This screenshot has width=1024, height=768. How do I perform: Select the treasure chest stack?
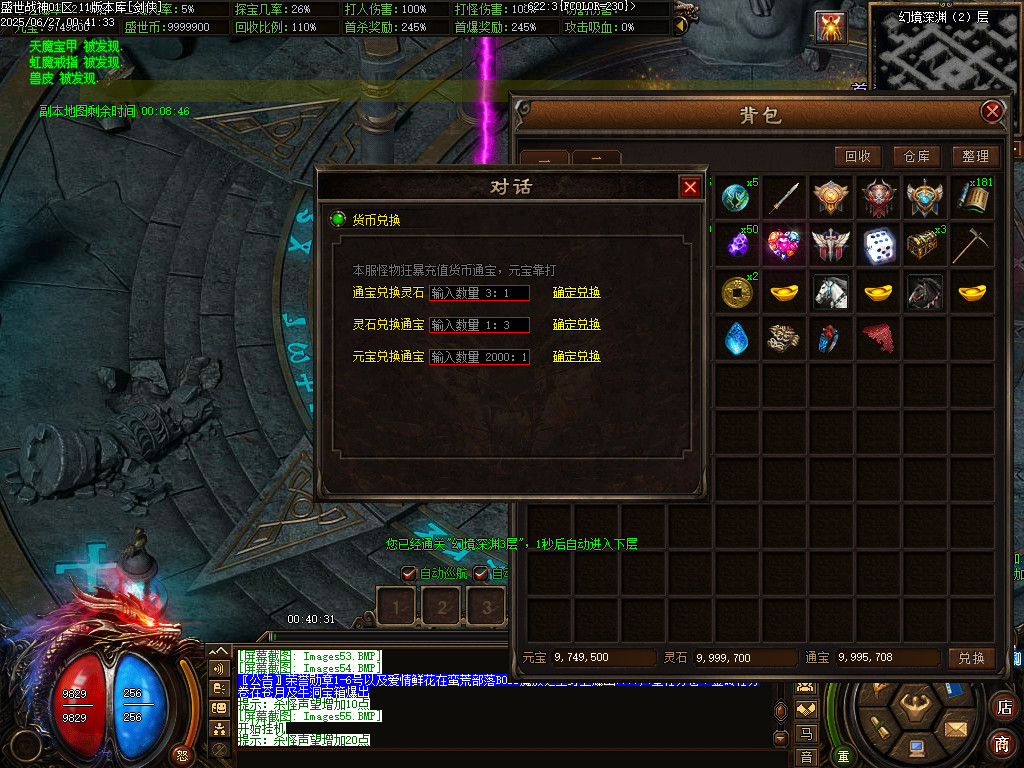(x=924, y=245)
